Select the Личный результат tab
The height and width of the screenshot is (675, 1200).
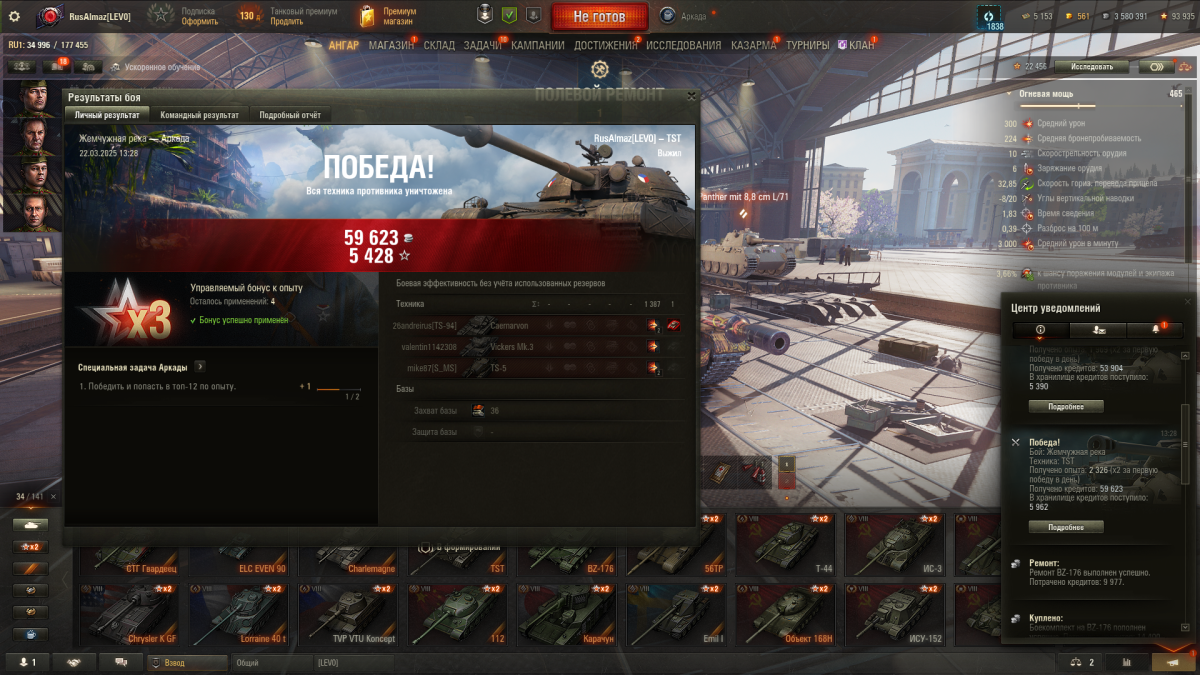point(107,115)
